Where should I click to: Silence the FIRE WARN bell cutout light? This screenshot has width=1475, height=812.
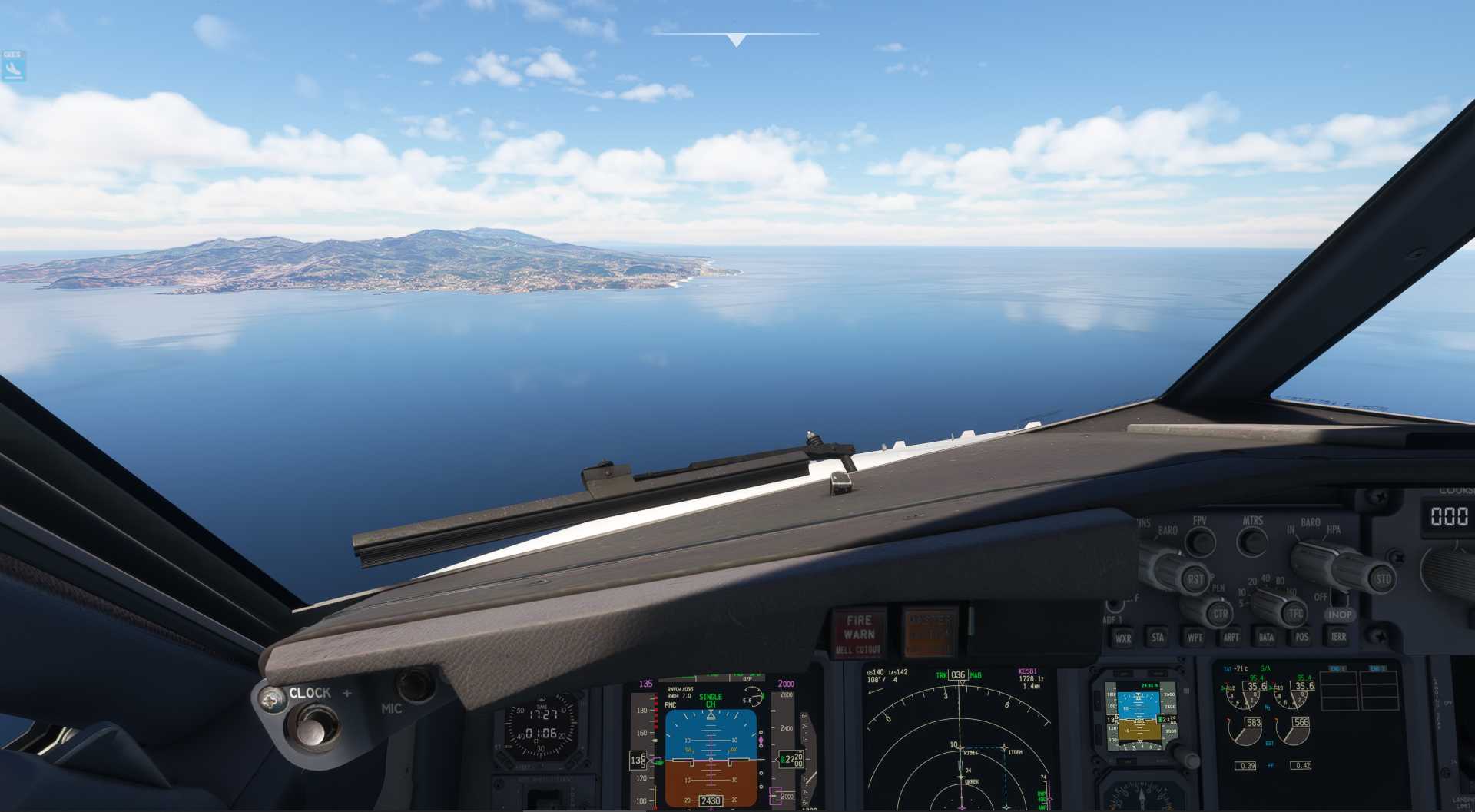[x=859, y=634]
